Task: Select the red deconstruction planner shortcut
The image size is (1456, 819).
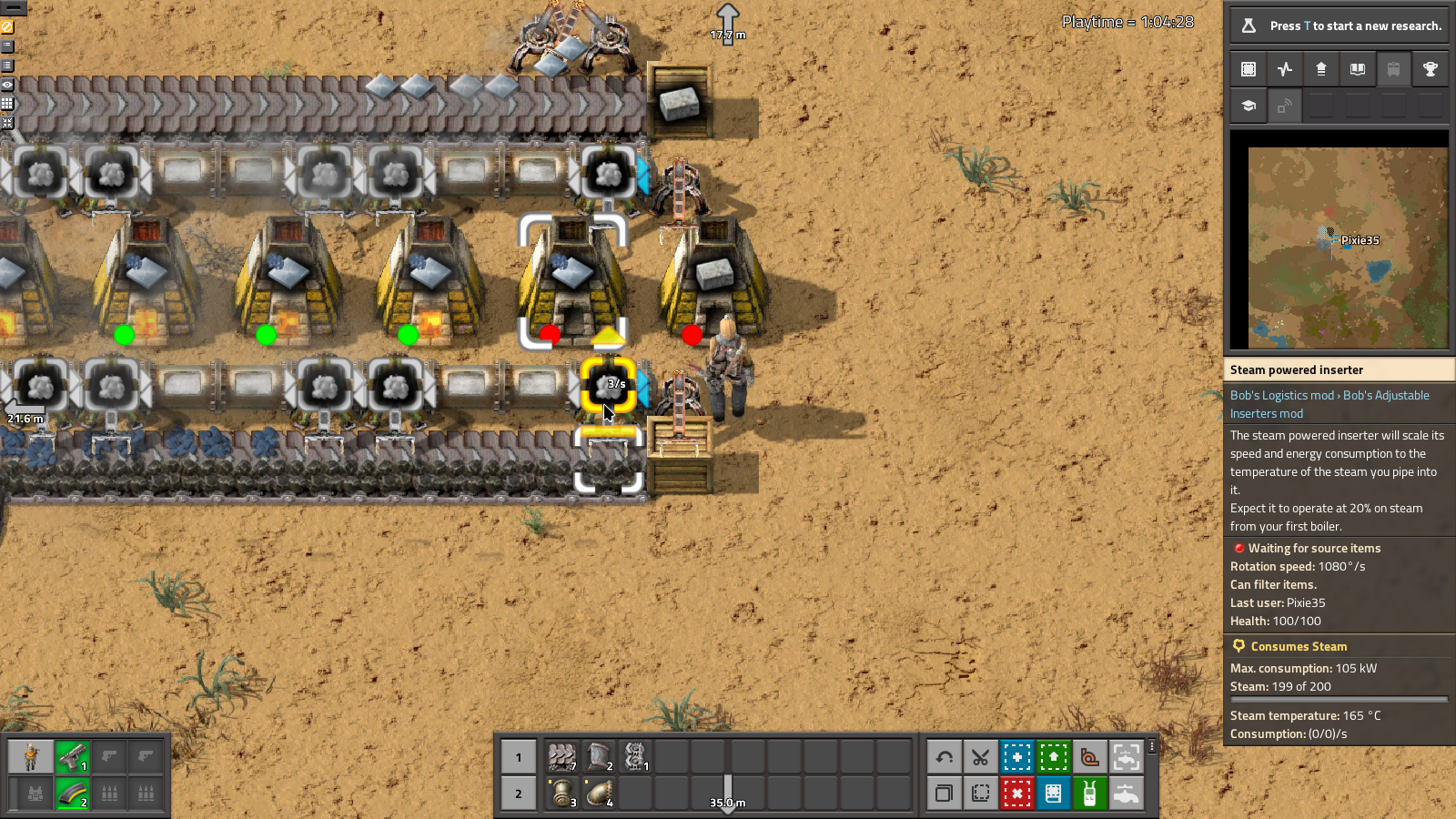Action: [x=1016, y=794]
